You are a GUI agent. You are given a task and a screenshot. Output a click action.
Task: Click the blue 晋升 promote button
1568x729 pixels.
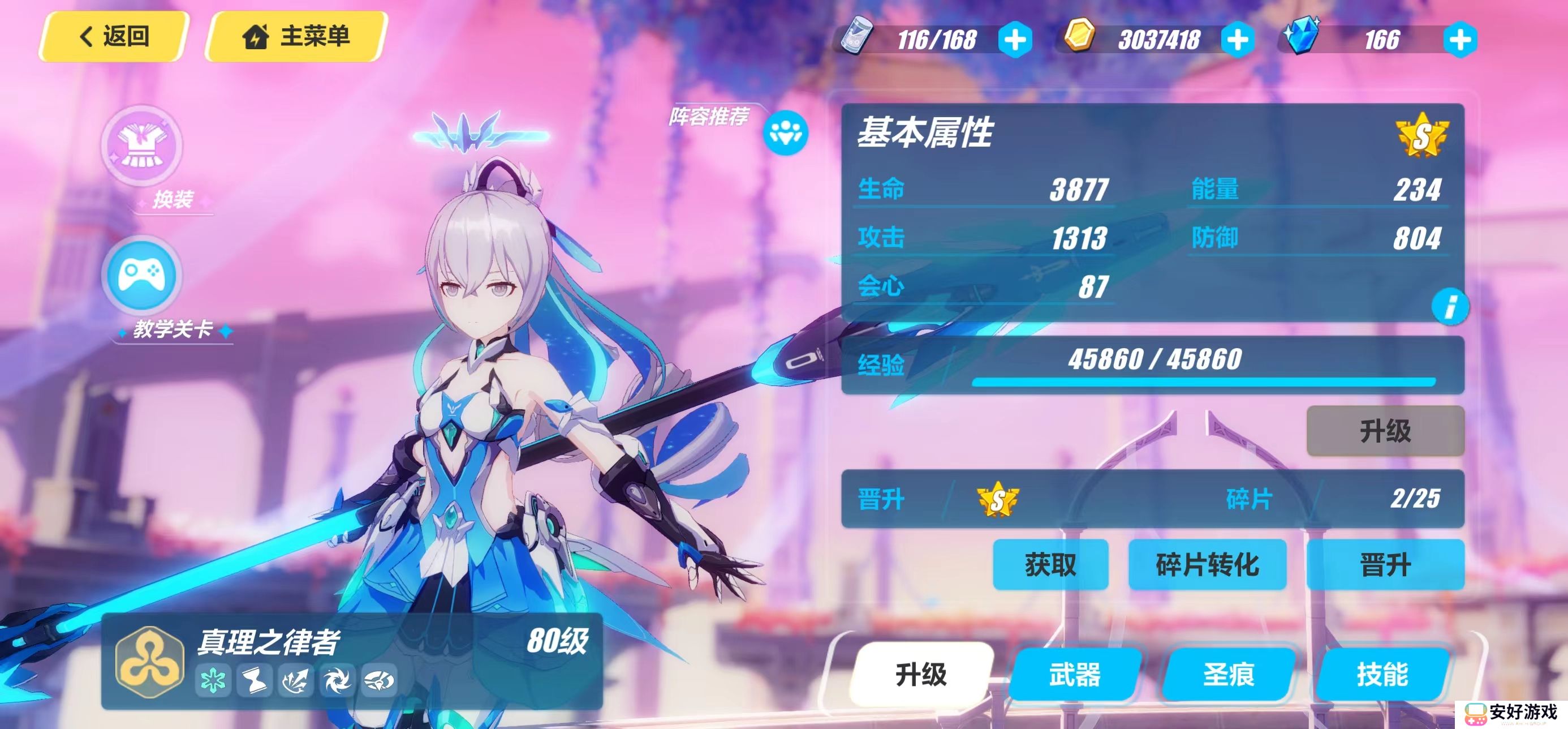1385,564
